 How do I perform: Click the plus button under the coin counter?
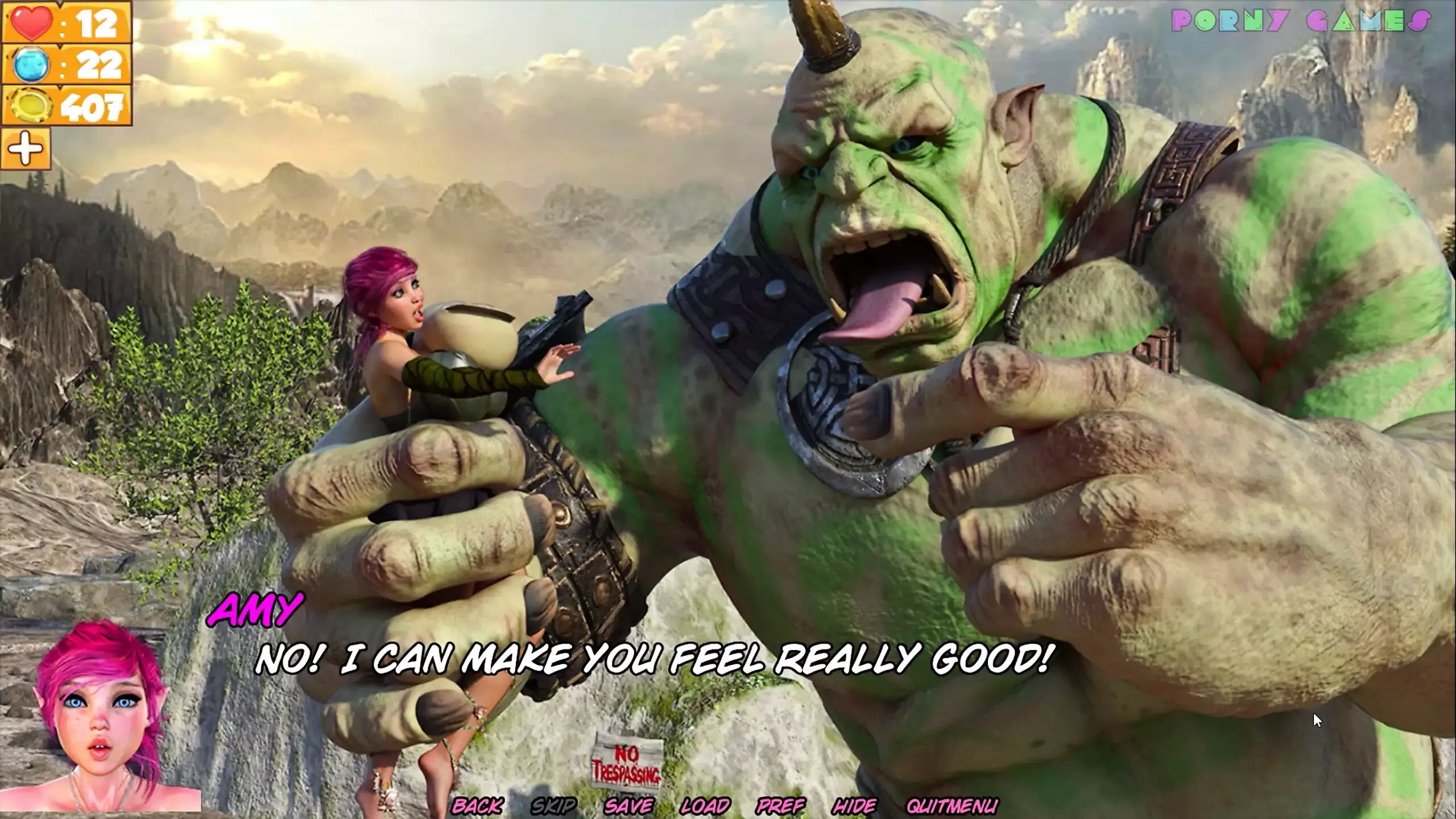coord(26,149)
